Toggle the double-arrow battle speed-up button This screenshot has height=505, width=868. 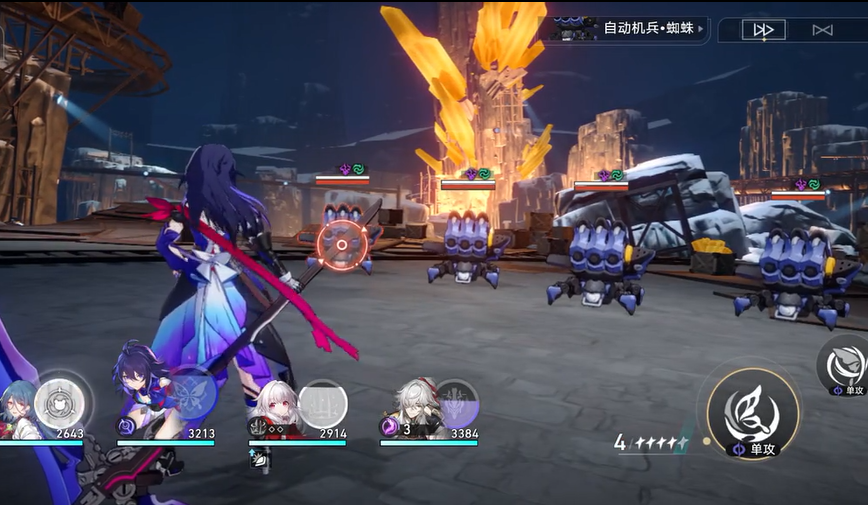763,30
